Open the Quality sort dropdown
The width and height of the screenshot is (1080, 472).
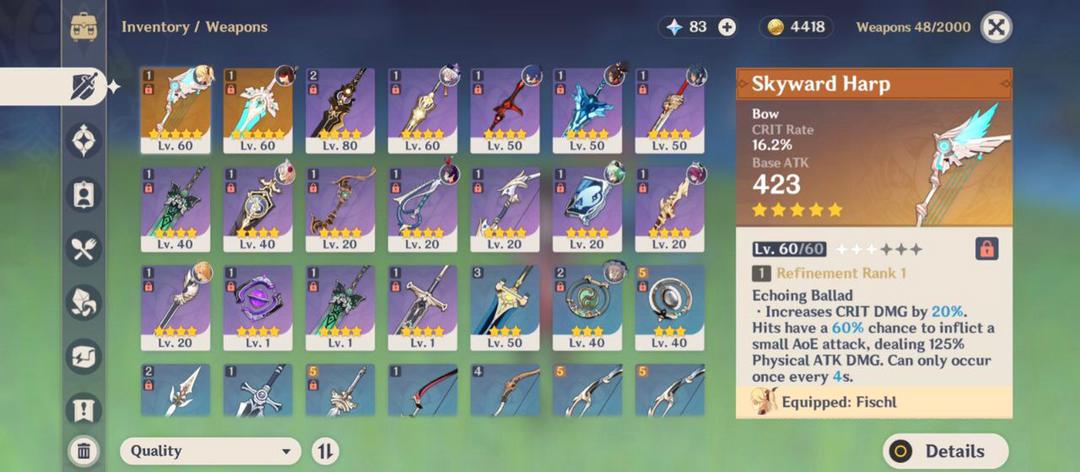pos(210,451)
